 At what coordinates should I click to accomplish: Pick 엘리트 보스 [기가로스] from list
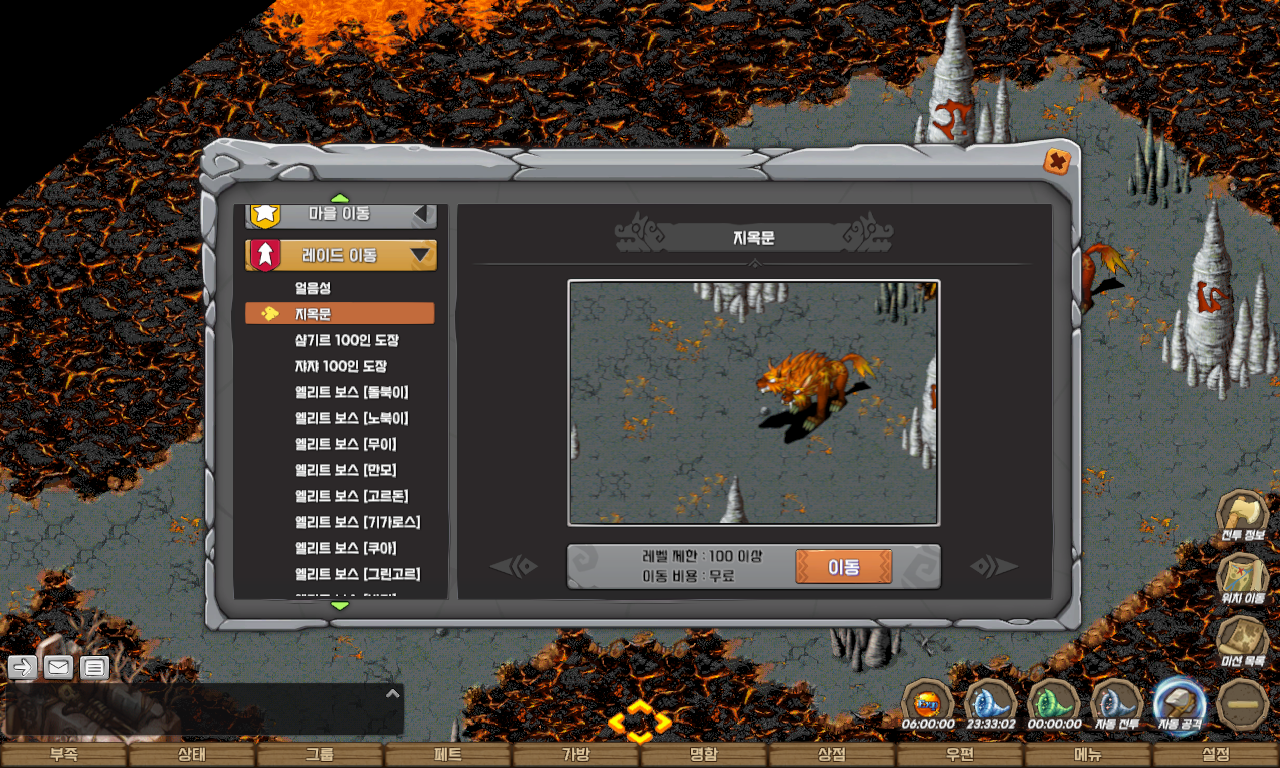[x=357, y=522]
